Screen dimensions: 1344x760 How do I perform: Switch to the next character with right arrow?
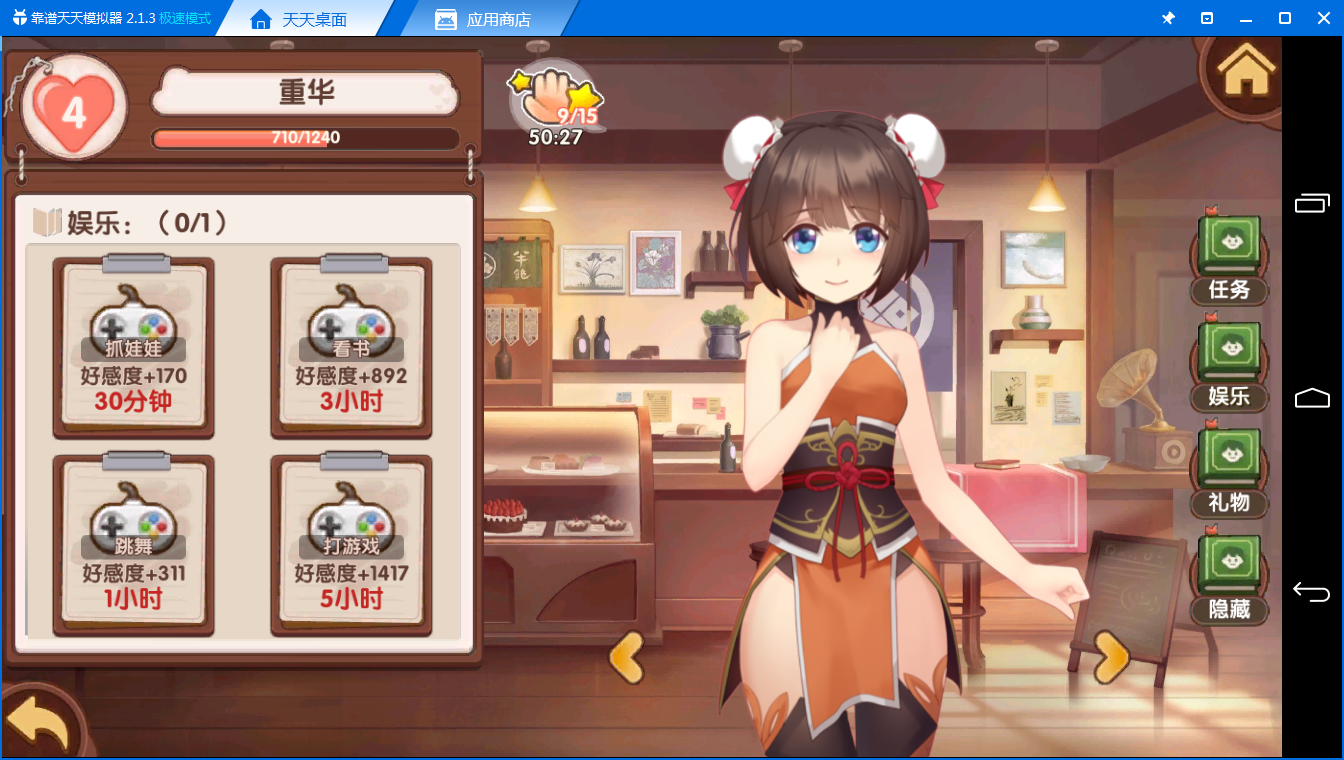(1111, 657)
